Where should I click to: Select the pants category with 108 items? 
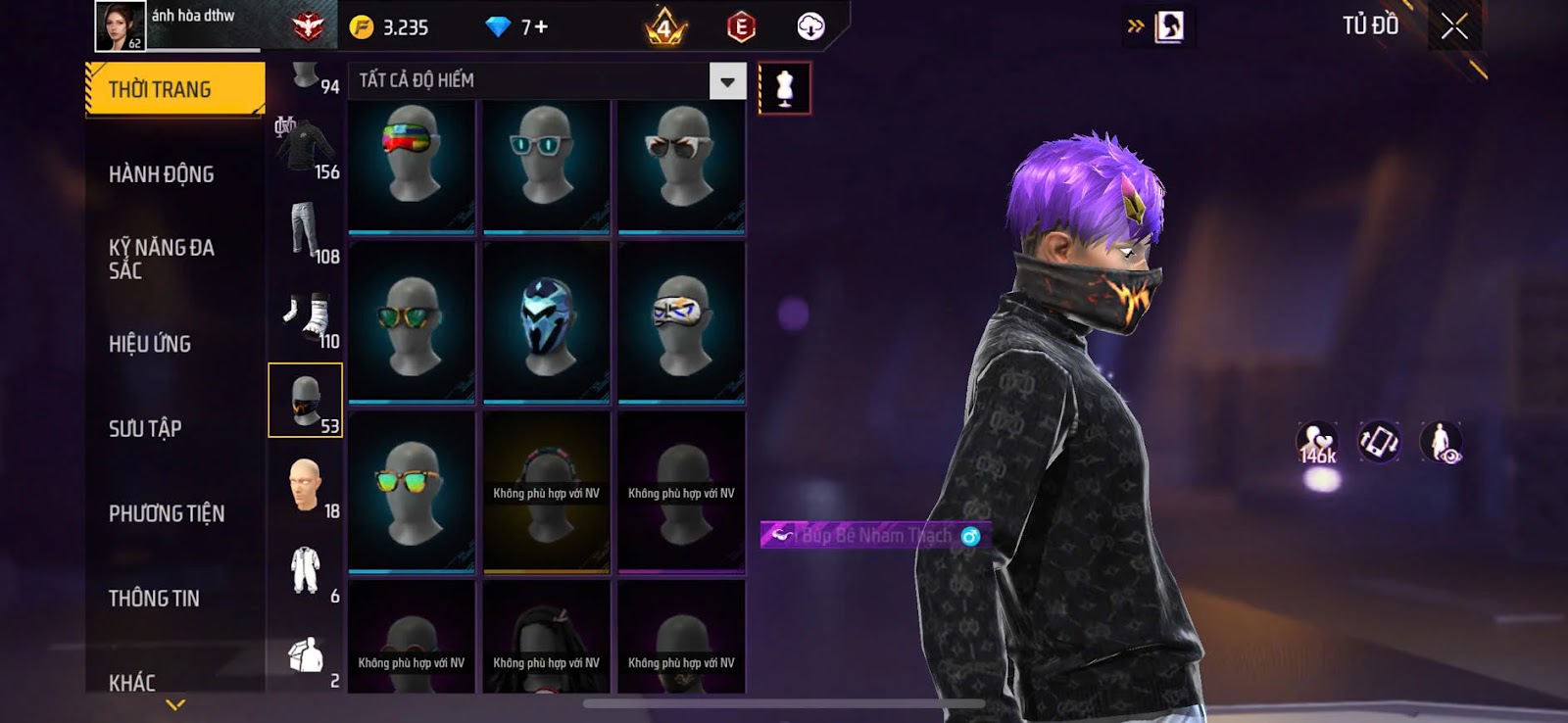(x=307, y=232)
